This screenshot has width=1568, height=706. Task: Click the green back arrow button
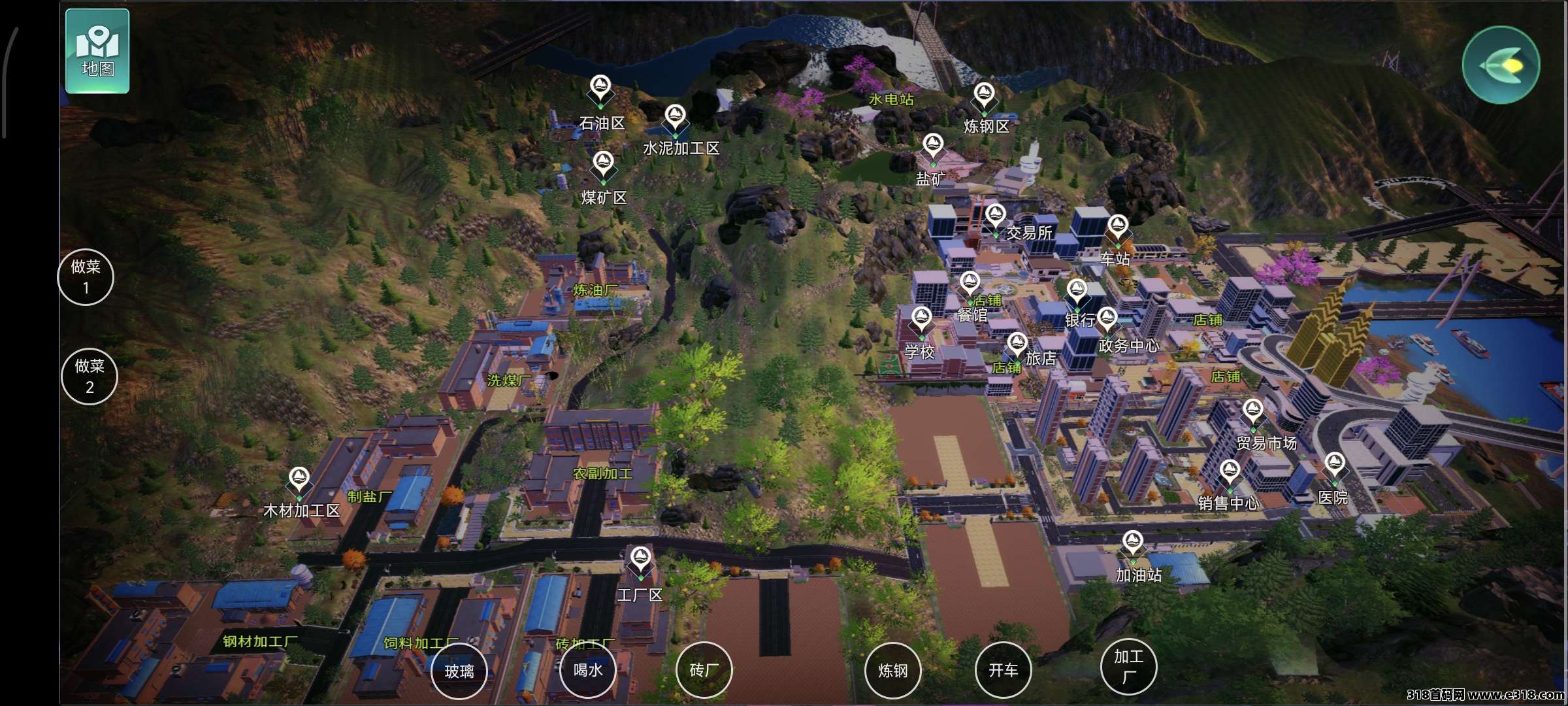[1501, 65]
